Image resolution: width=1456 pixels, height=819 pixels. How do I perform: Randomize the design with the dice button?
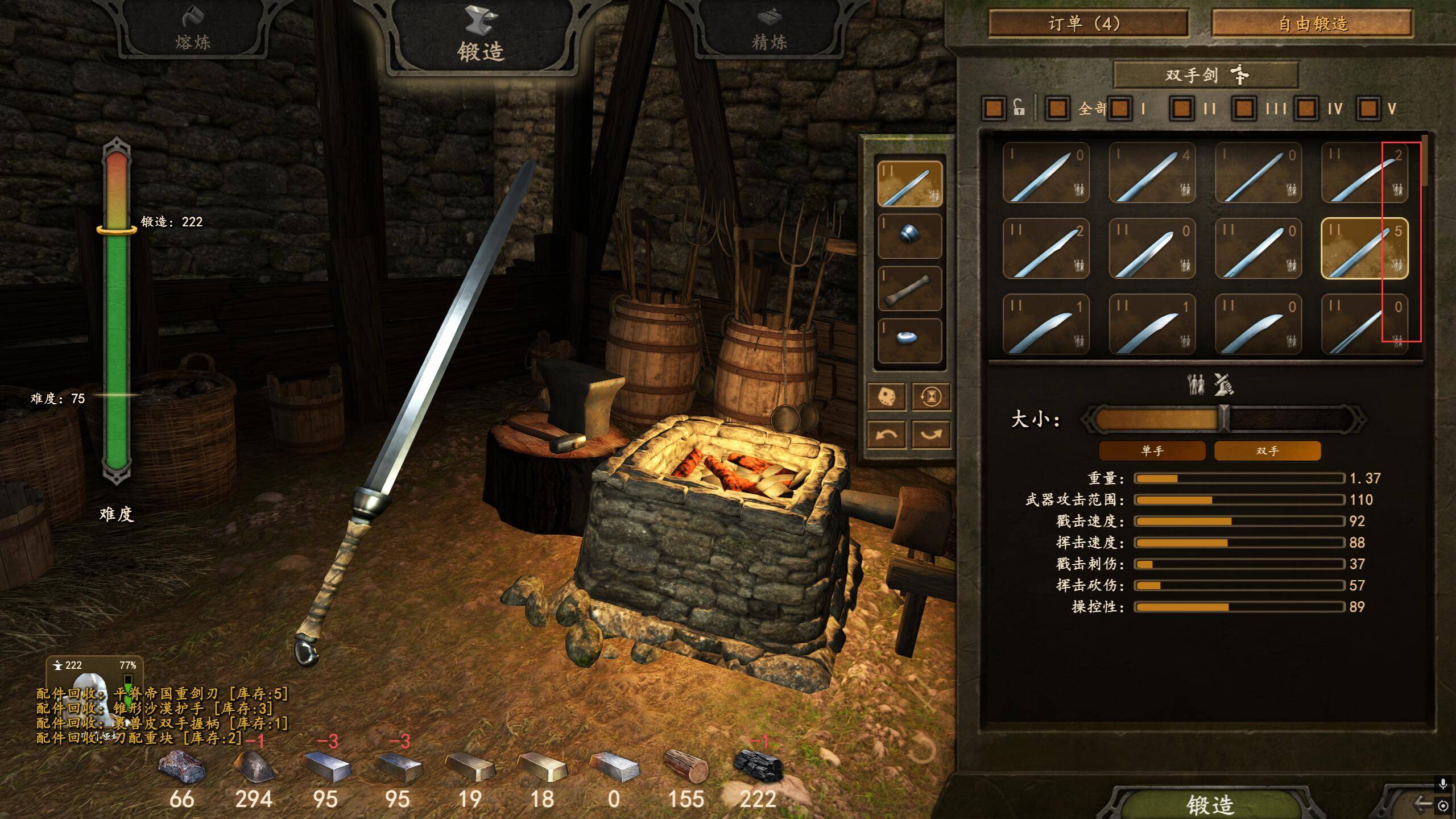(x=886, y=396)
